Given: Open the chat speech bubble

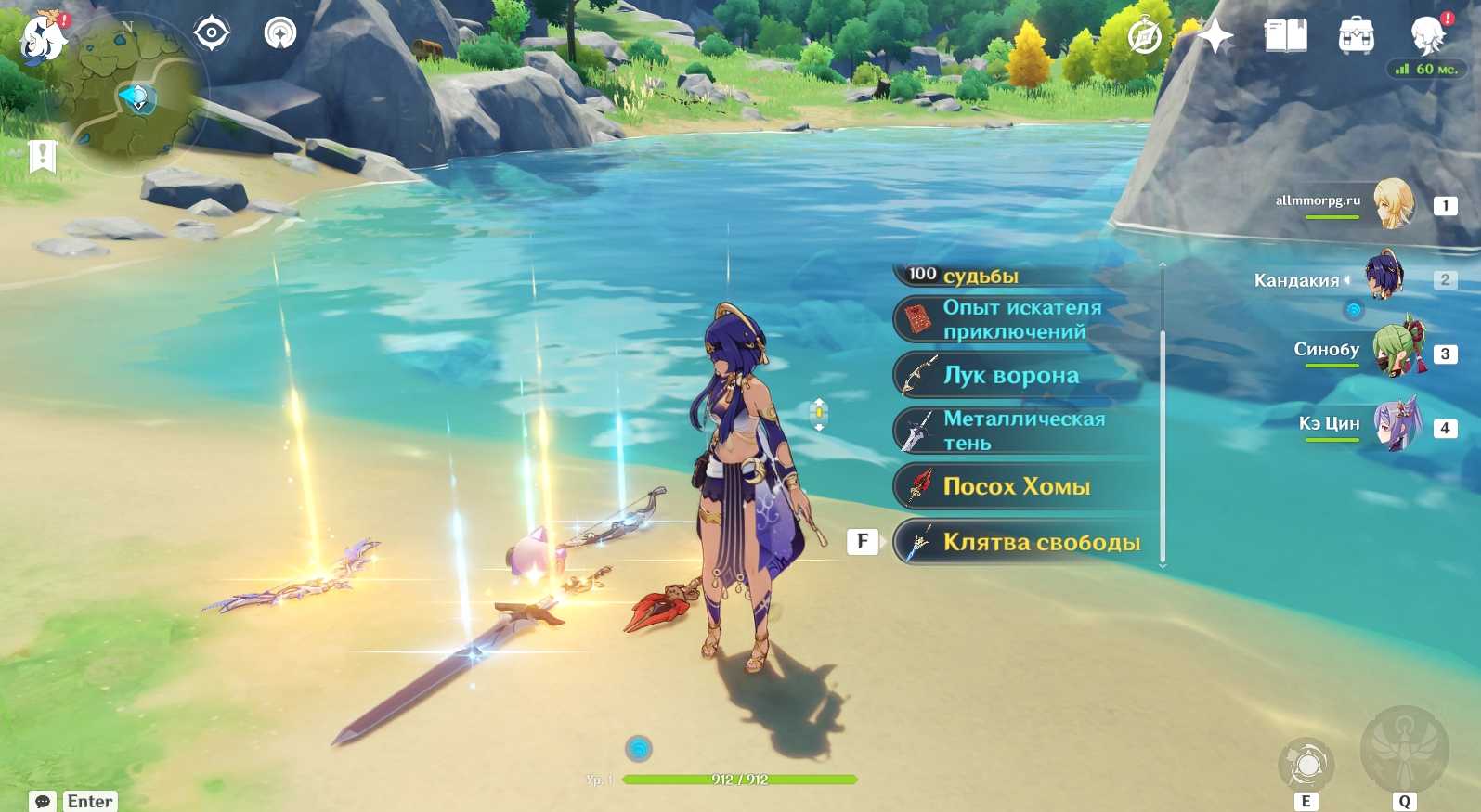Looking at the screenshot, I should [x=43, y=801].
